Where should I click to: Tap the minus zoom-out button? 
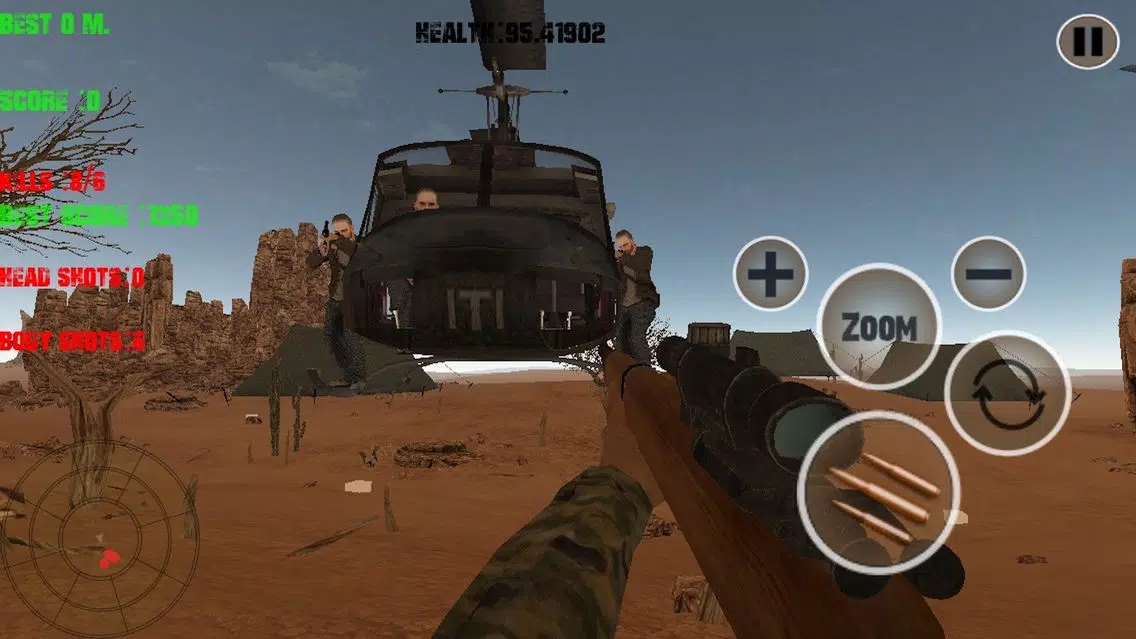[988, 273]
